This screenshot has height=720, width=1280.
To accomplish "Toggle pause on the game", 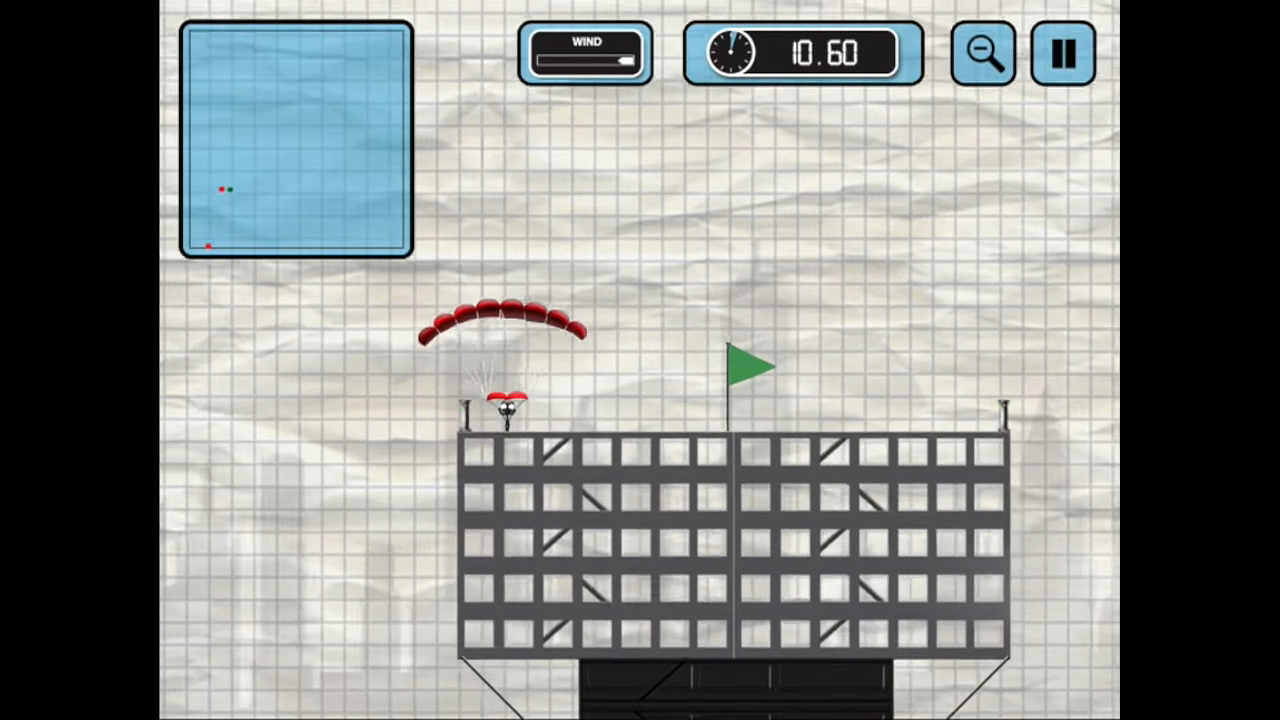I will point(1063,53).
